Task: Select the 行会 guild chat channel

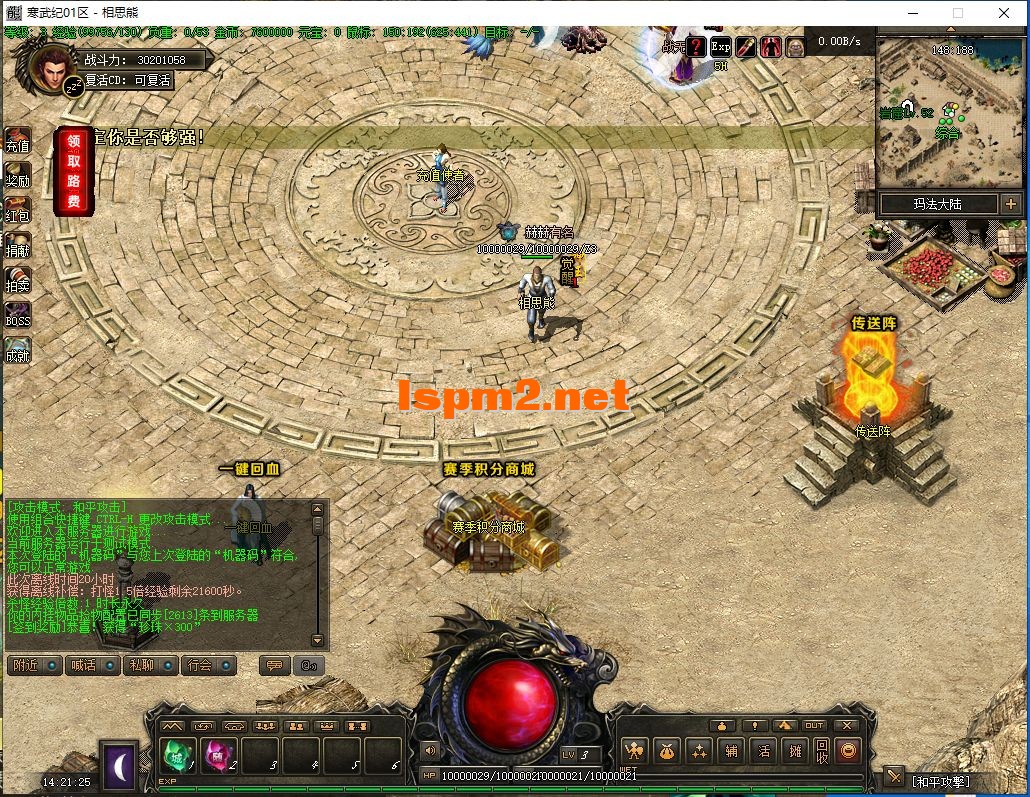Action: (209, 665)
